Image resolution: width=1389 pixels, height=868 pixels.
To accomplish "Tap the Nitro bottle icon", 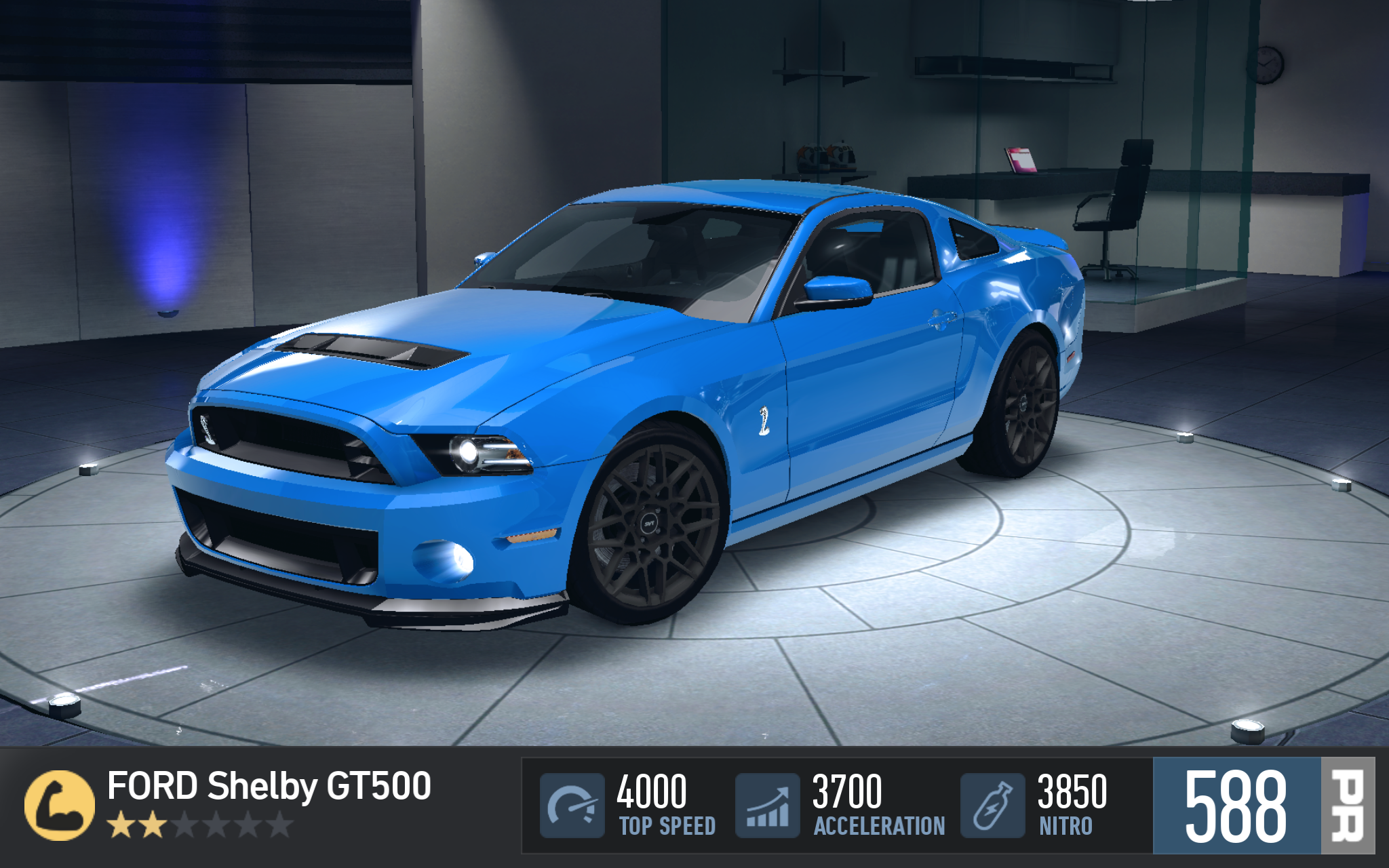I will click(x=992, y=805).
